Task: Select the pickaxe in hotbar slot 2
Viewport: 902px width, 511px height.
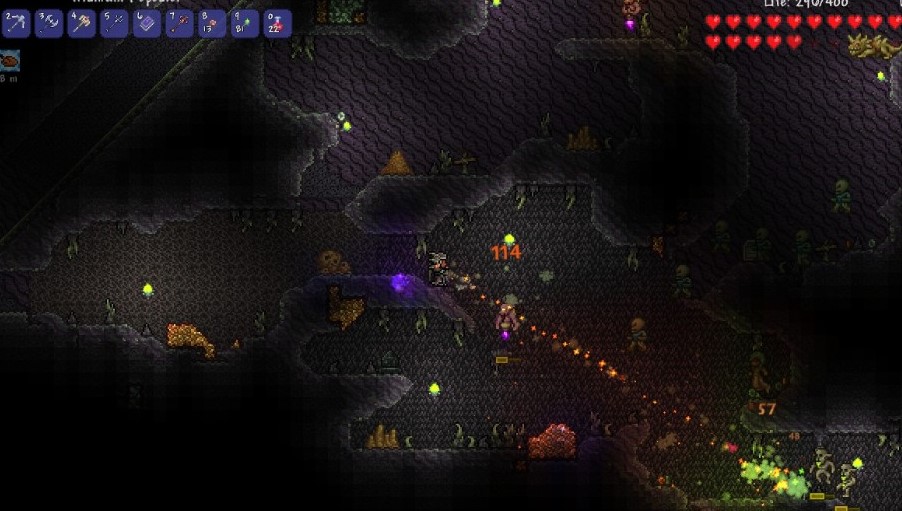Action: (16, 23)
